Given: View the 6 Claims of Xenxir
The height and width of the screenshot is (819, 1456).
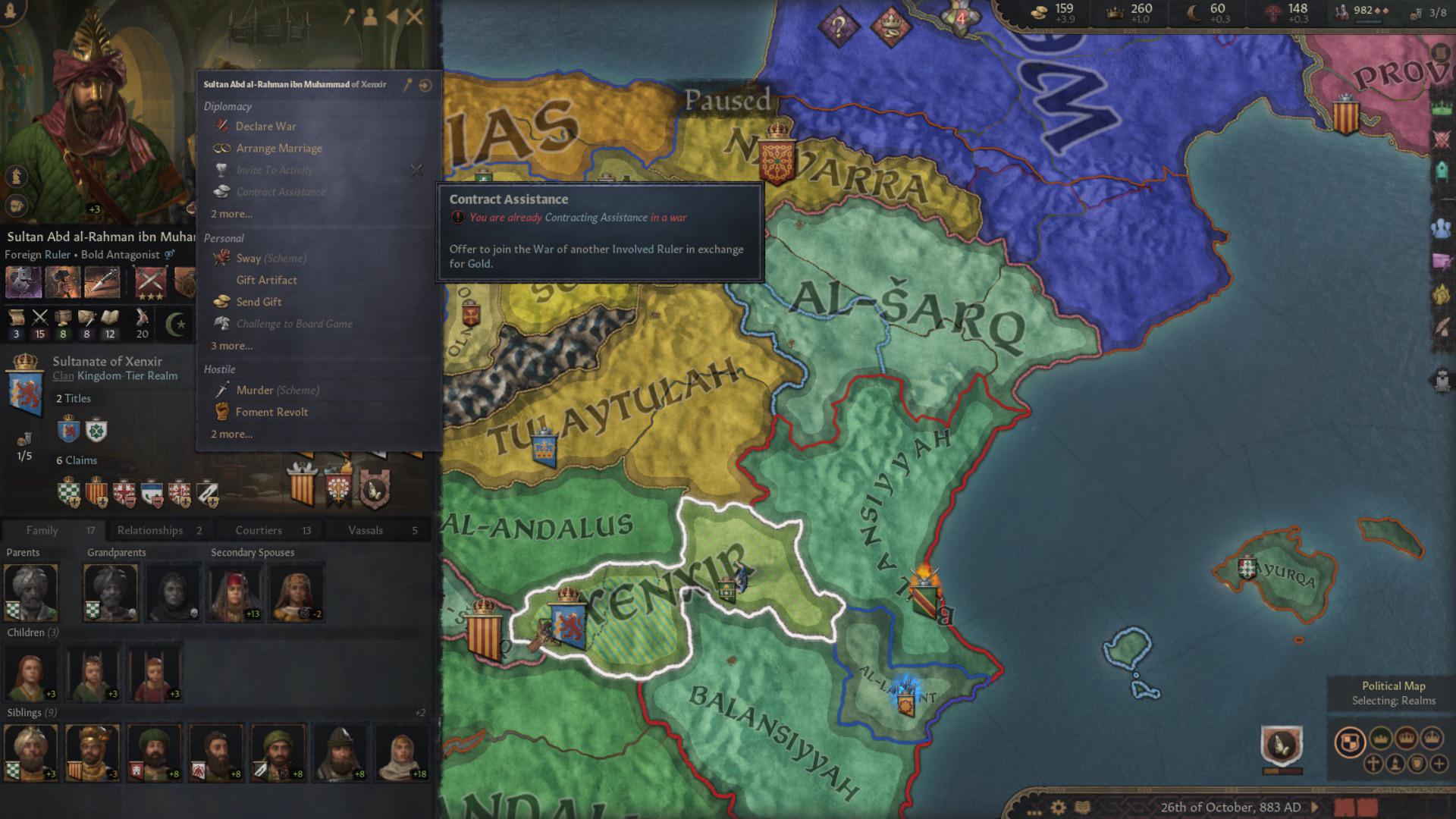Looking at the screenshot, I should click(76, 460).
